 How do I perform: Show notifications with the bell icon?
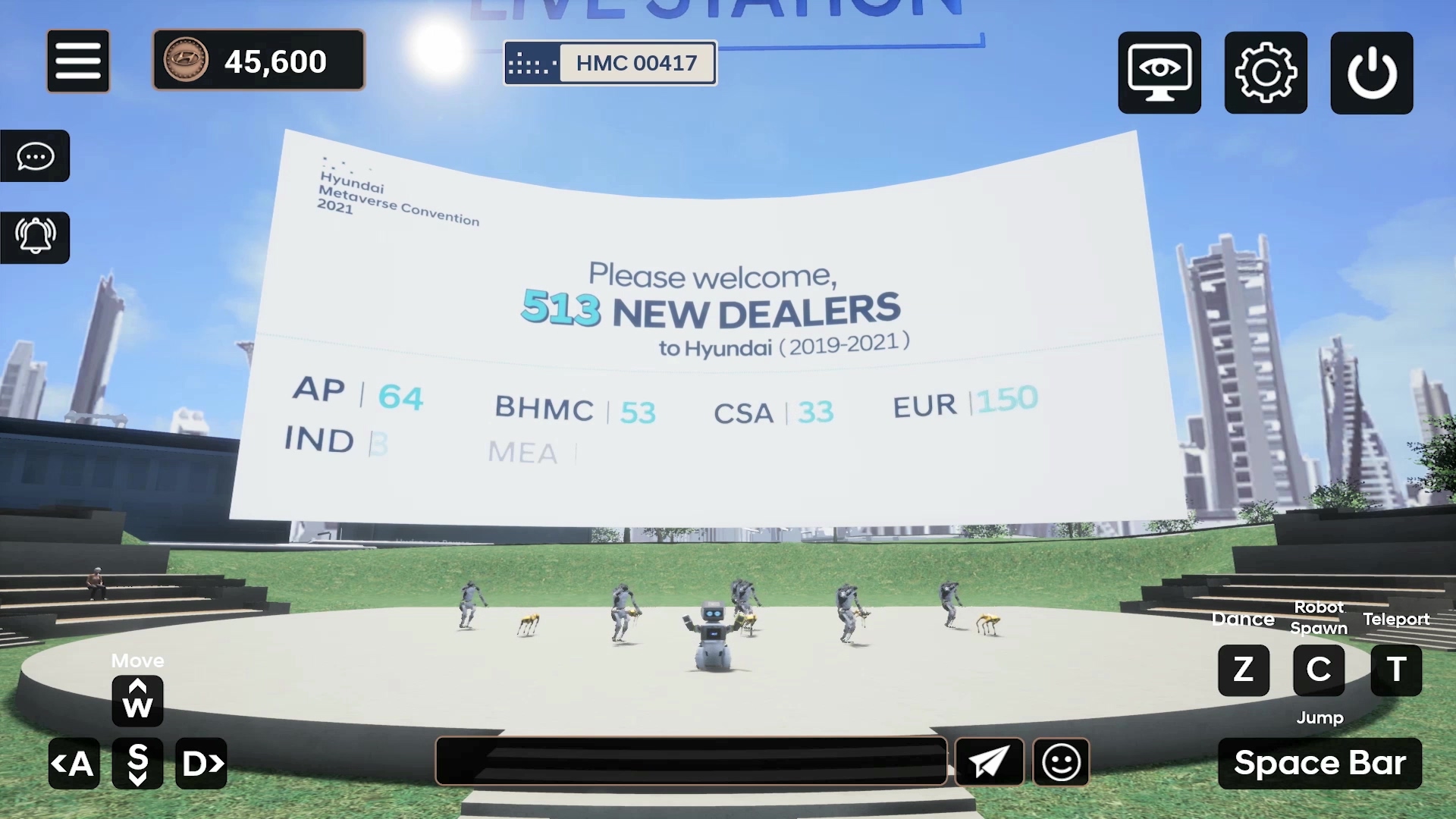[35, 237]
